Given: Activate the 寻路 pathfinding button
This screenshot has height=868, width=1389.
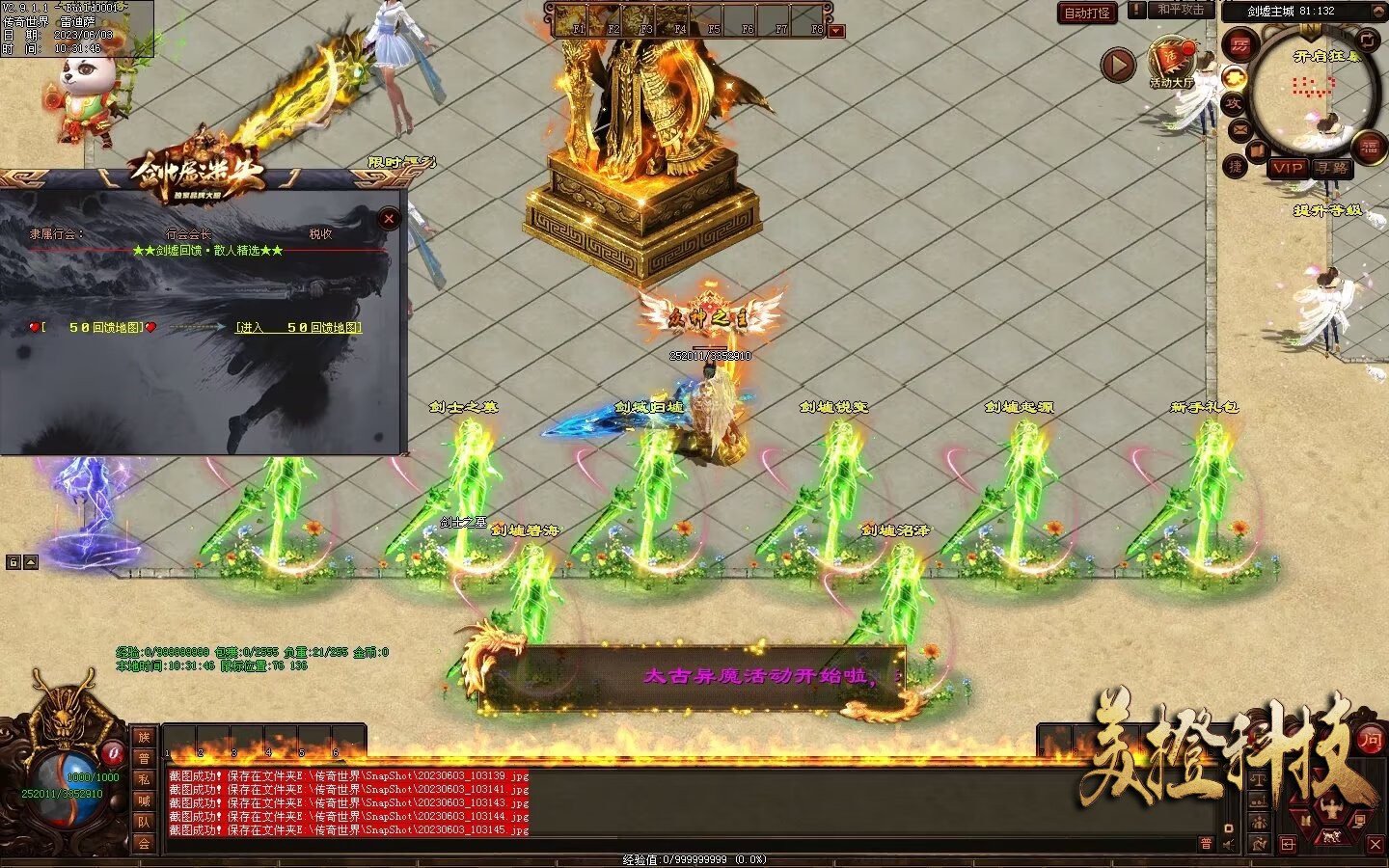Looking at the screenshot, I should click(x=1333, y=168).
